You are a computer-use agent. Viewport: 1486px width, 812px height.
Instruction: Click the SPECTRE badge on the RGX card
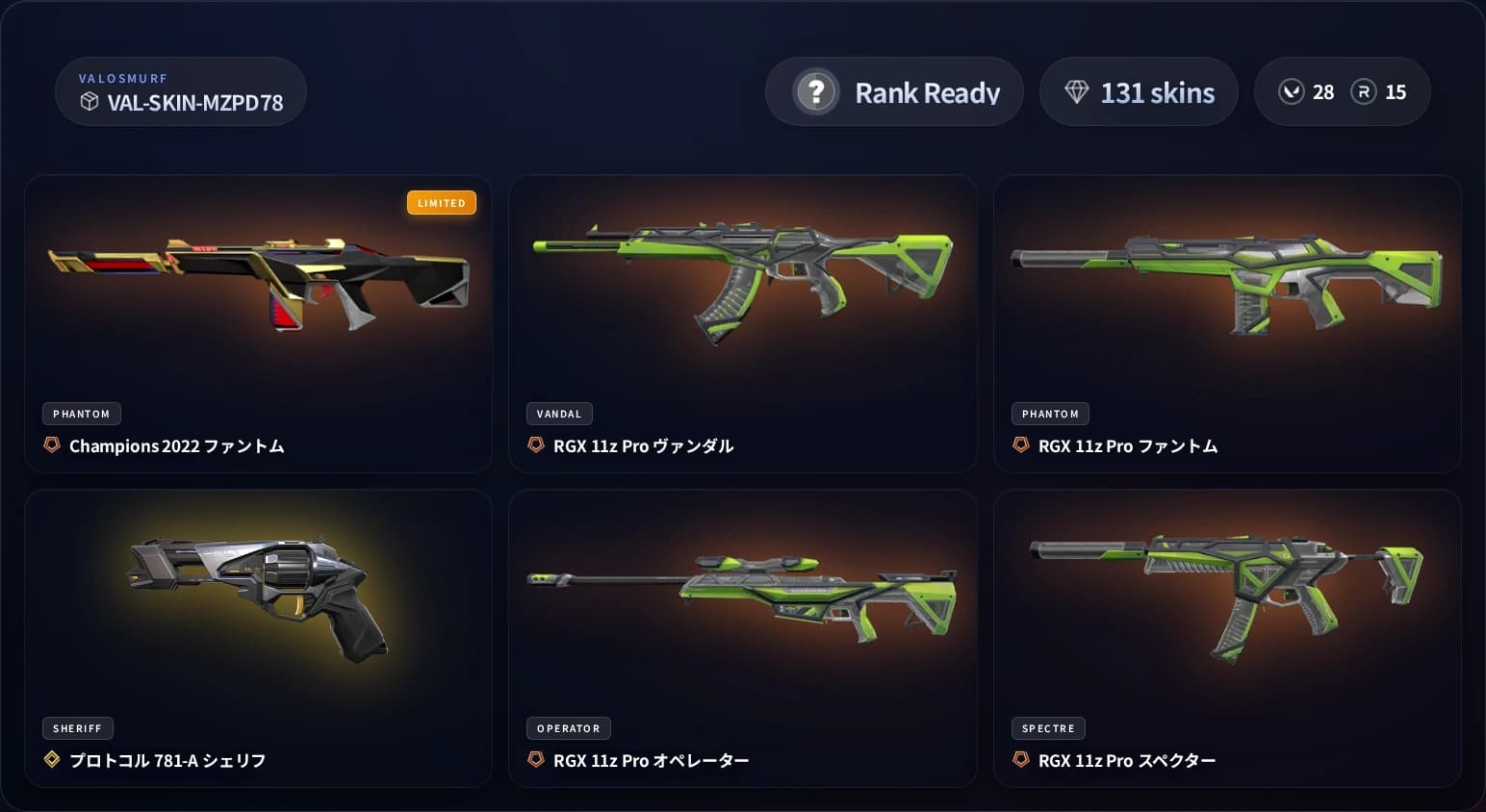1048,728
